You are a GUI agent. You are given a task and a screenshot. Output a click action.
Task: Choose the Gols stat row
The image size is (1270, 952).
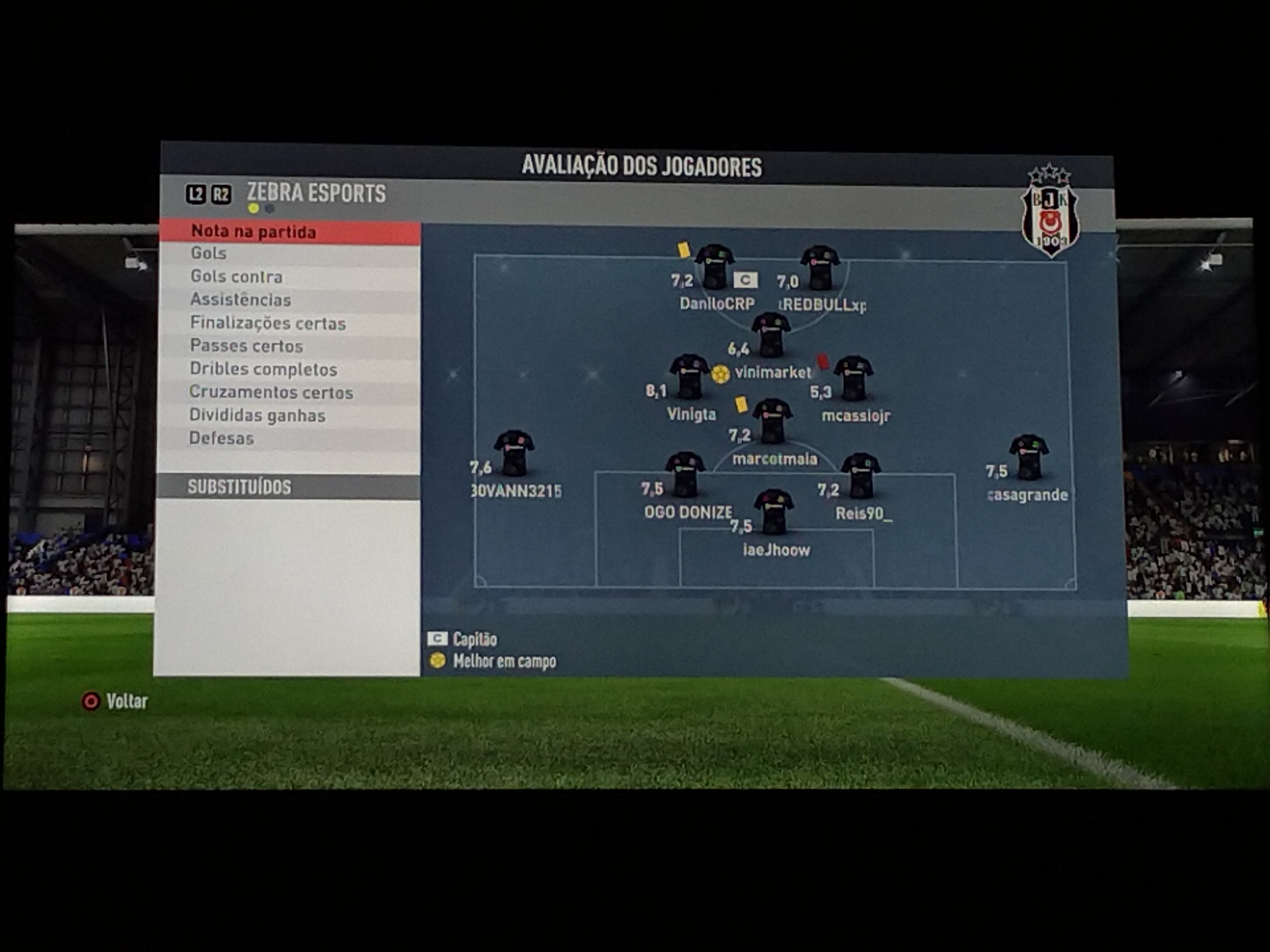point(289,254)
